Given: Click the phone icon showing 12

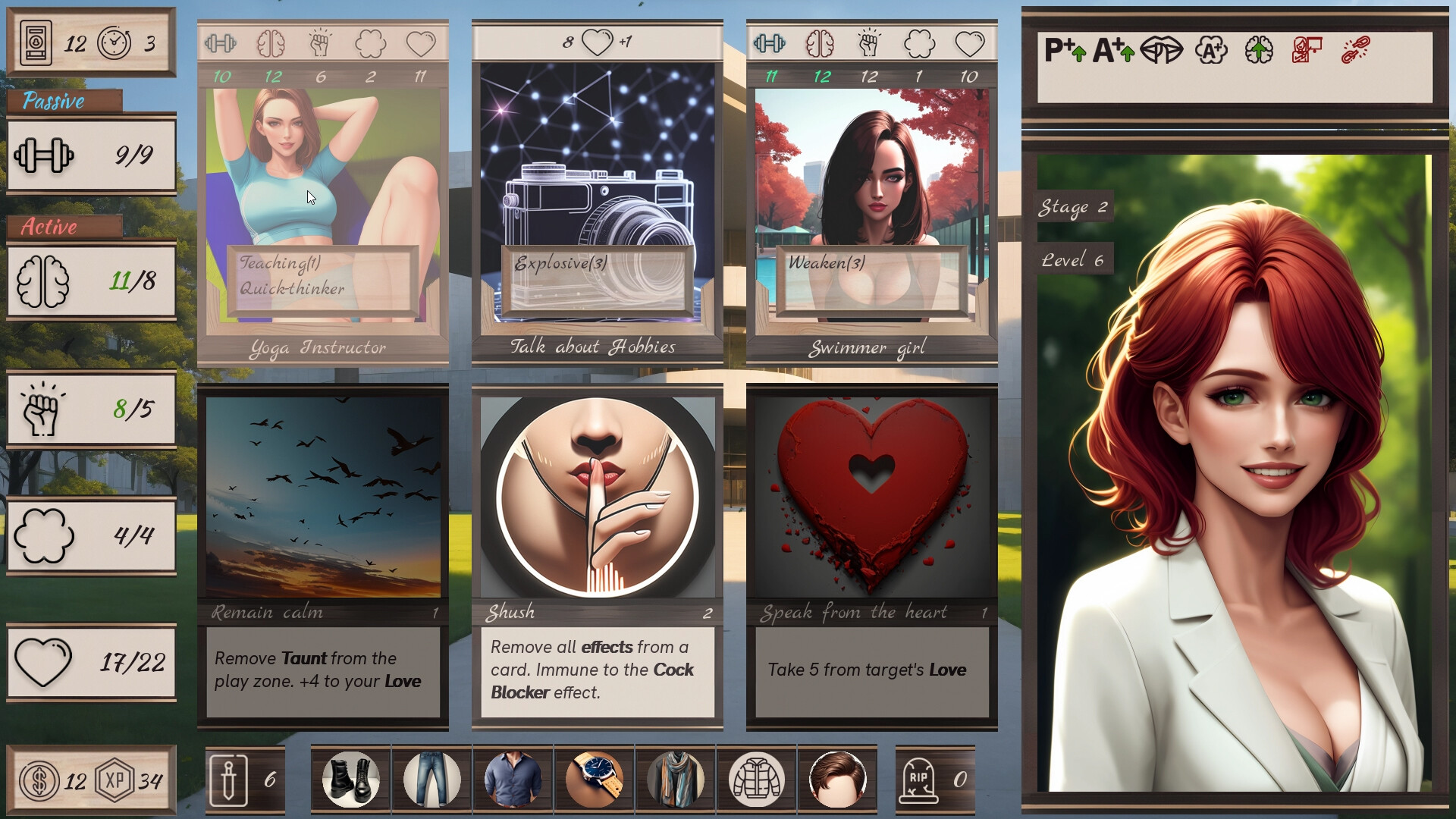Looking at the screenshot, I should point(34,42).
